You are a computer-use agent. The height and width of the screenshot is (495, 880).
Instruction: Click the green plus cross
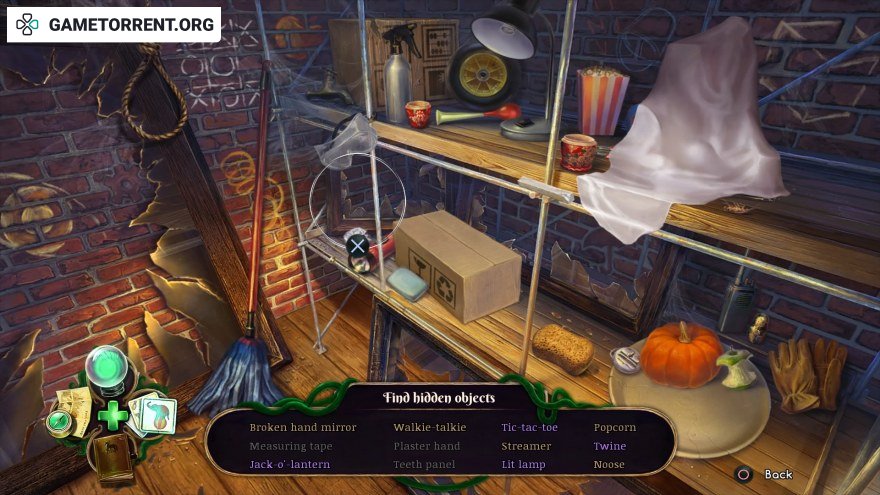[112, 414]
